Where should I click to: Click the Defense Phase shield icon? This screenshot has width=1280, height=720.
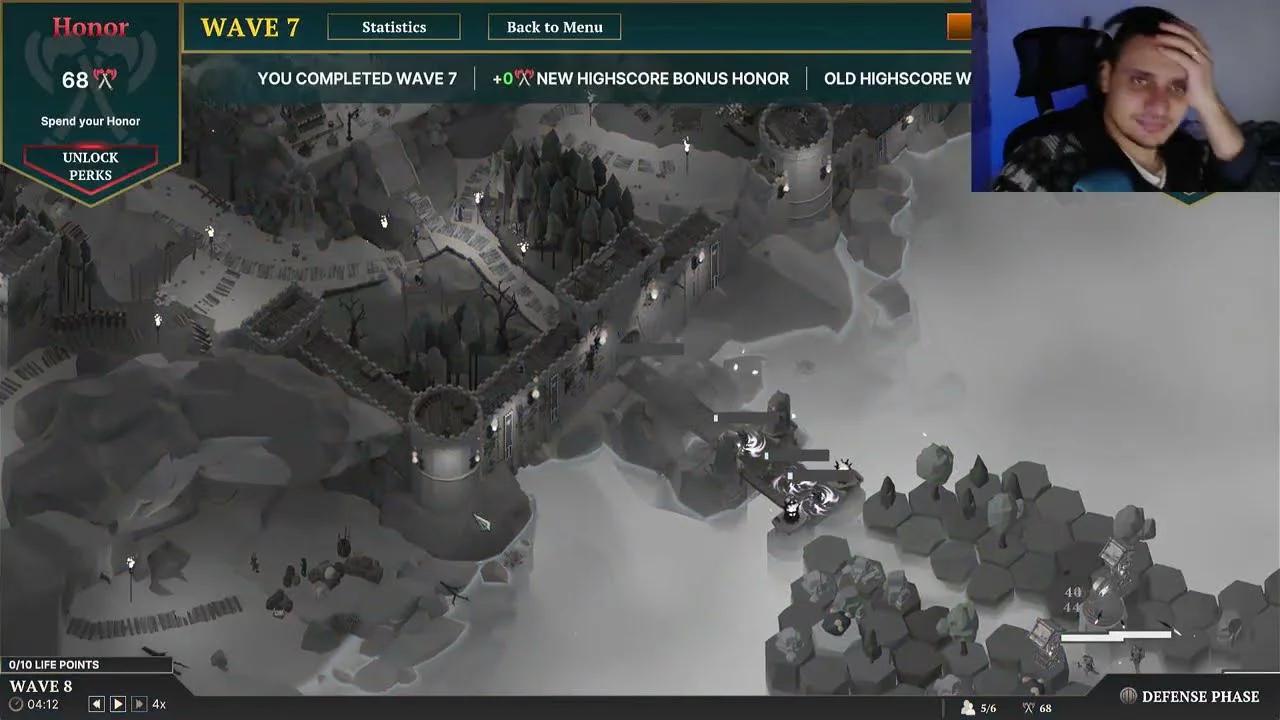pos(1128,695)
